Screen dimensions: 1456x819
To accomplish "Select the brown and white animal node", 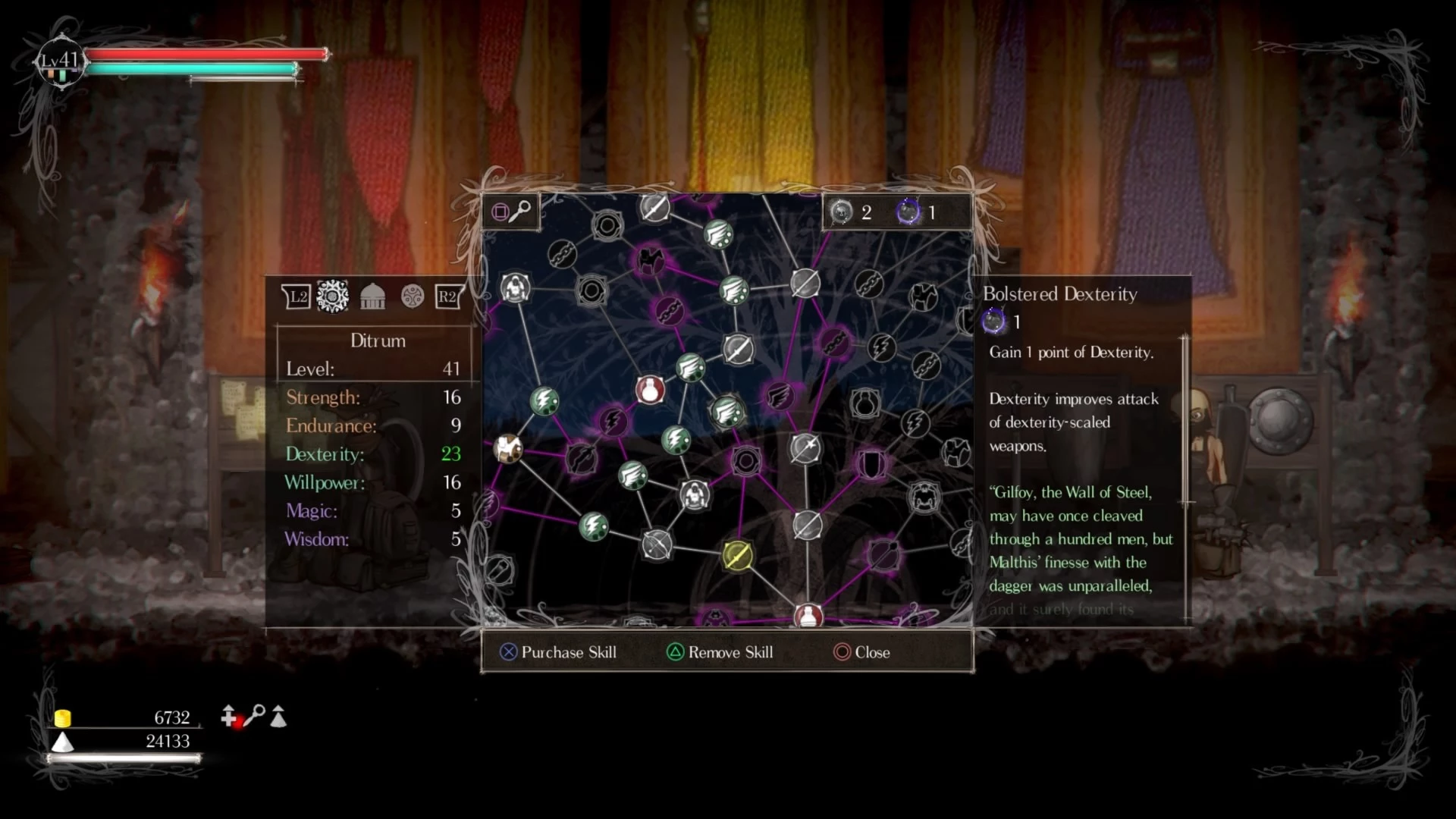I will coord(508,449).
